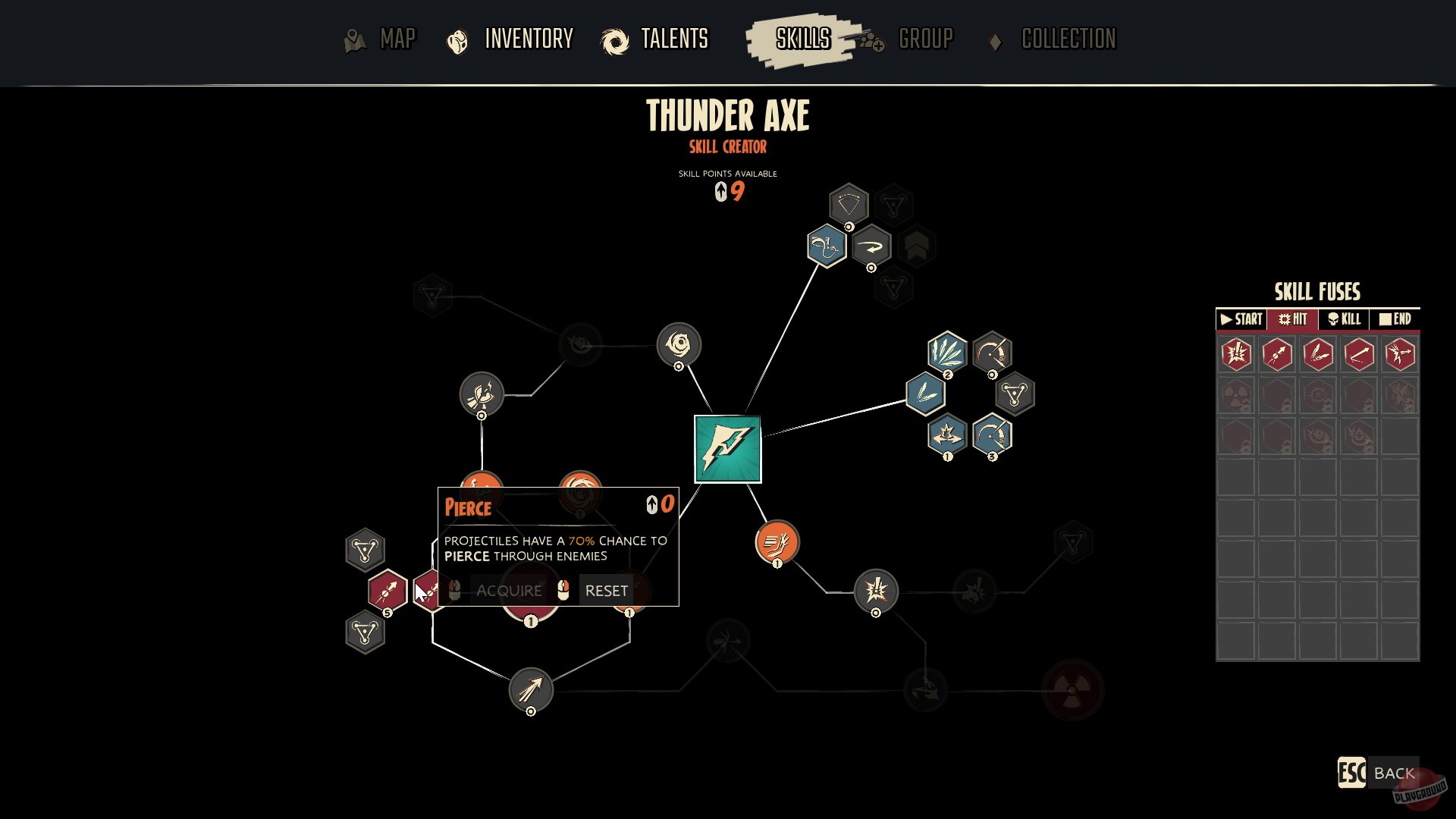This screenshot has width=1456, height=819.
Task: Select the central Thunder Axe skill icon
Action: pos(726,448)
